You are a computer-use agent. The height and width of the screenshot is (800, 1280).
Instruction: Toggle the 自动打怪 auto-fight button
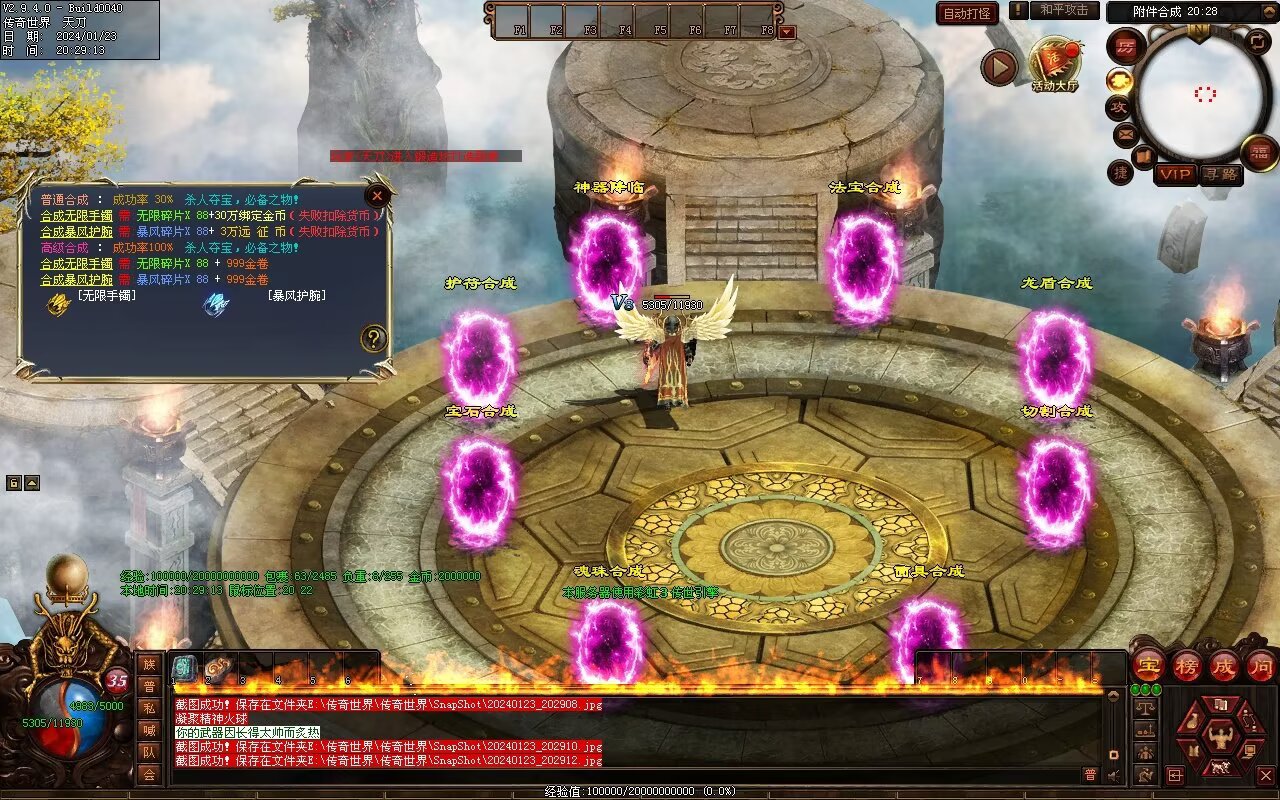[967, 14]
